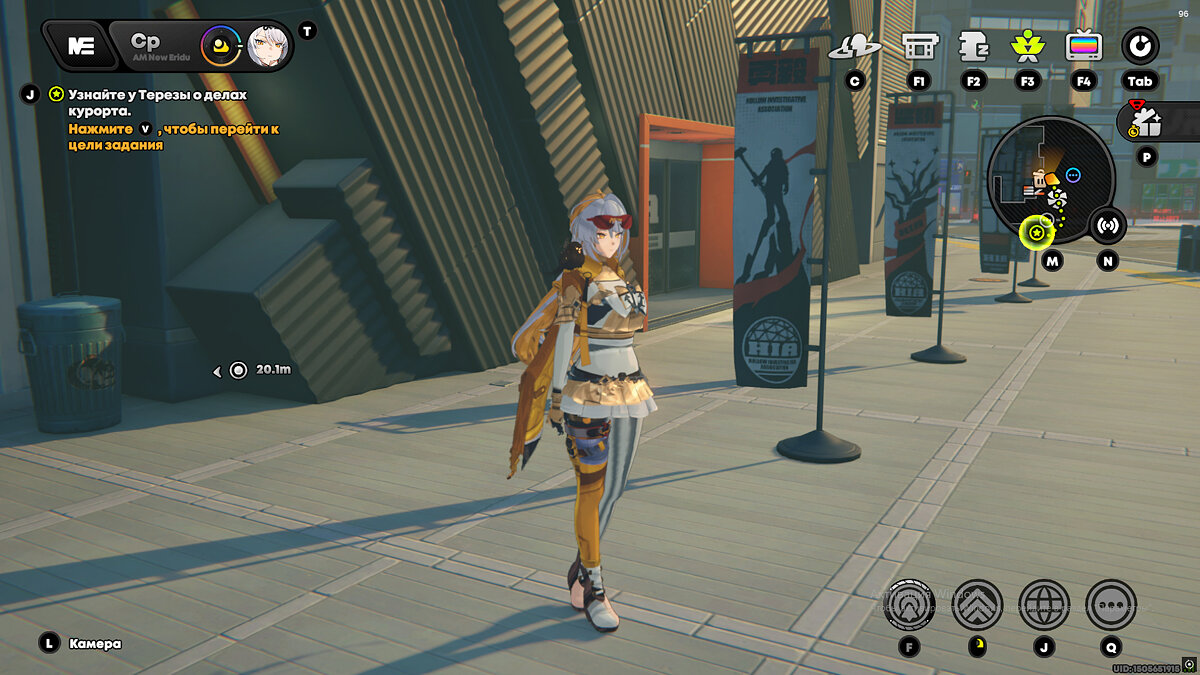1200x675 pixels.
Task: Open the ME menu button
Action: (81, 45)
